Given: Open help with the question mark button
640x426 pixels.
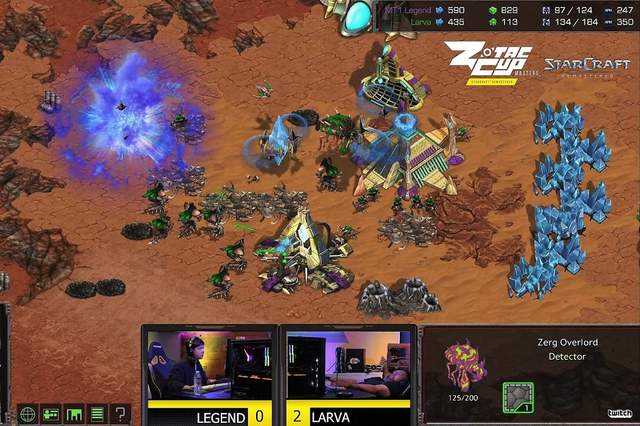Looking at the screenshot, I should click(x=121, y=413).
